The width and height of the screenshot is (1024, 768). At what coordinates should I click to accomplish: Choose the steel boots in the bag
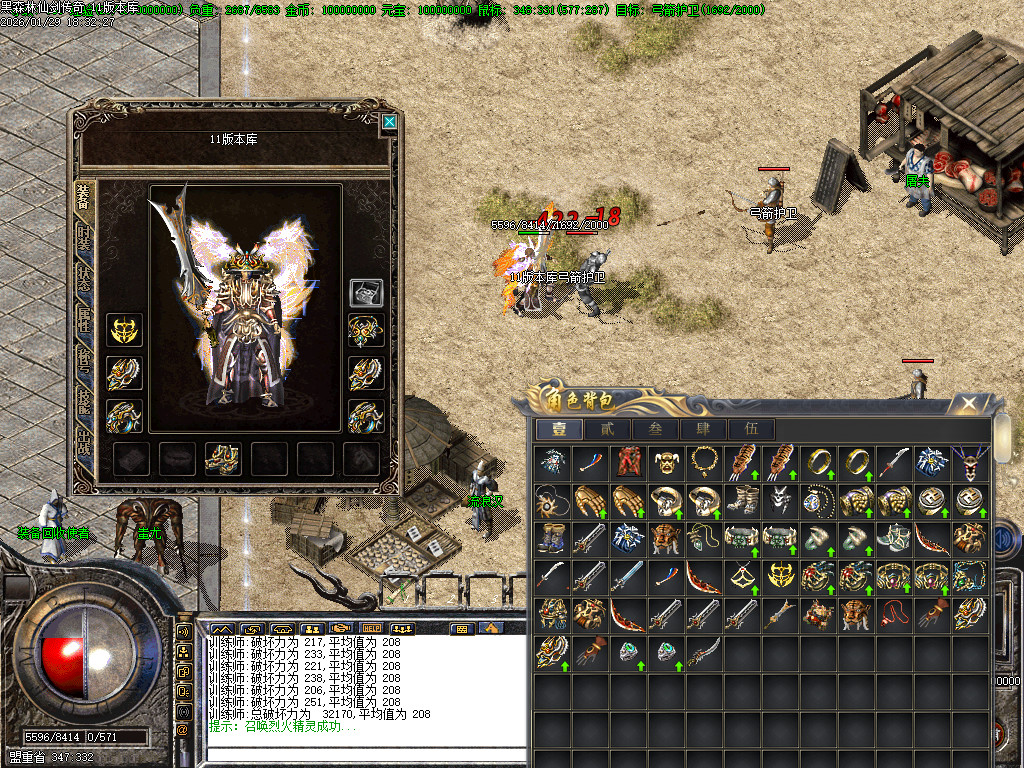741,500
